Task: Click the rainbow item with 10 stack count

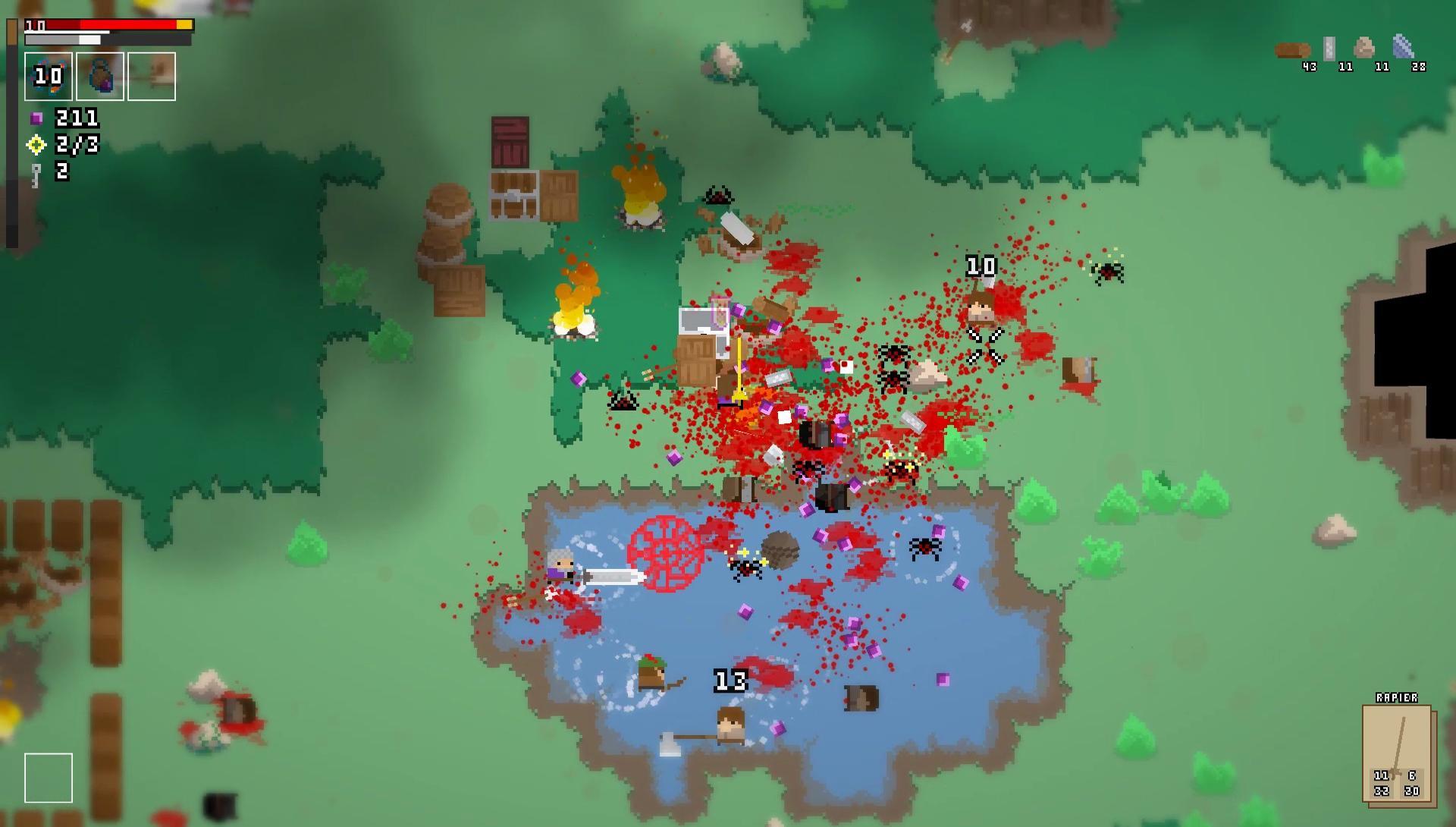Action: pyautogui.click(x=49, y=76)
